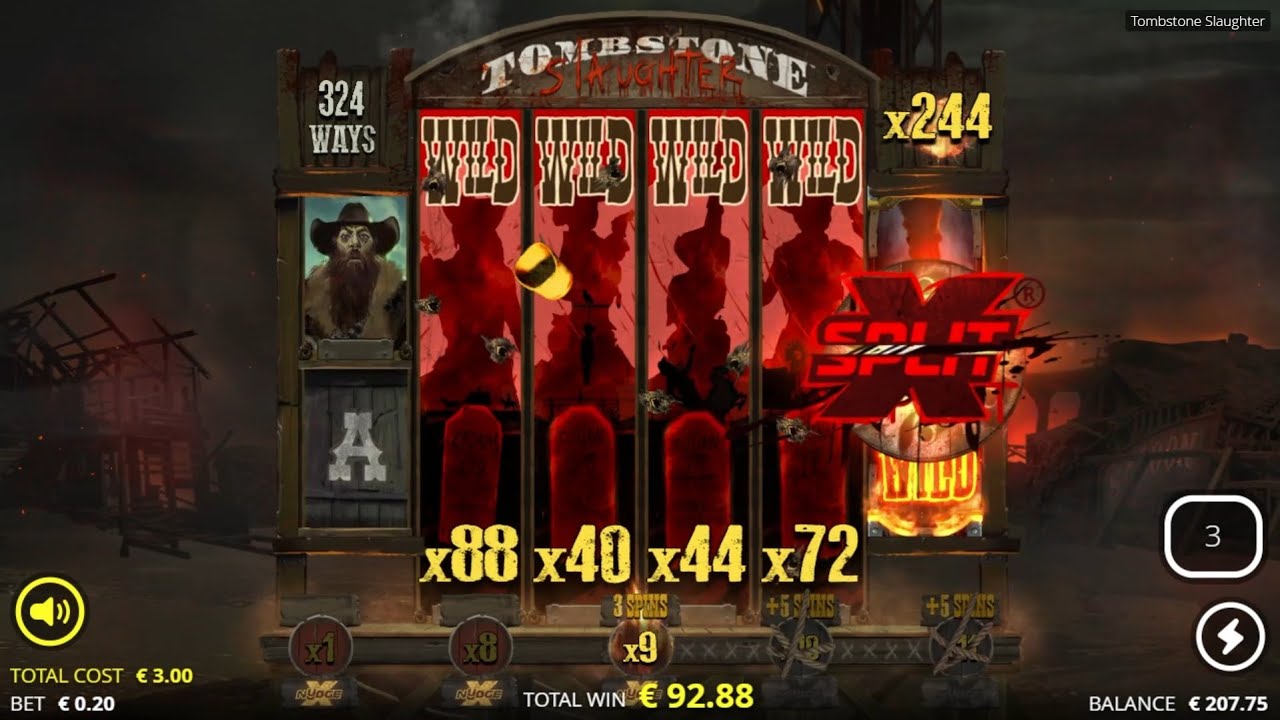The height and width of the screenshot is (720, 1280).
Task: Click the Balance €207.75 display
Action: coord(1178,702)
